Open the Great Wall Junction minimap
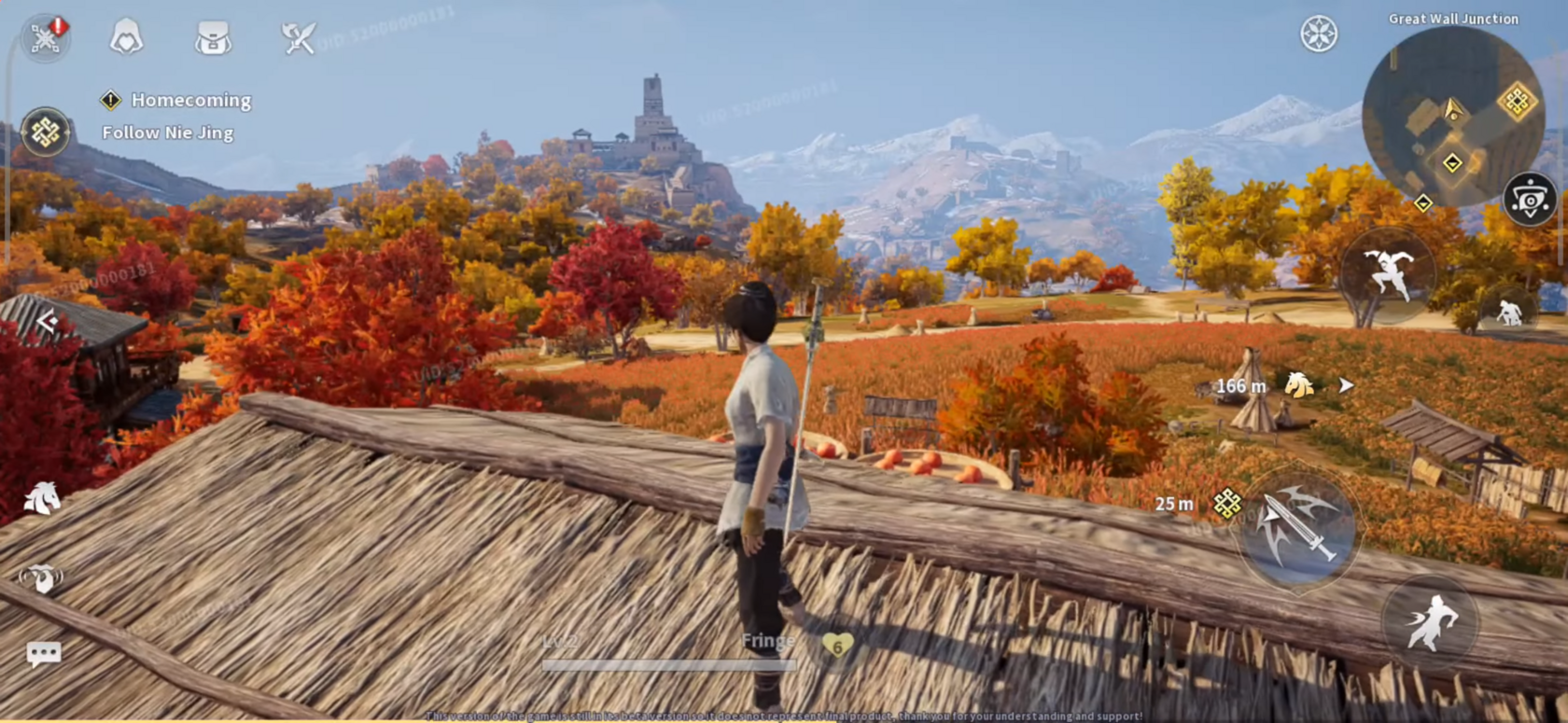The width and height of the screenshot is (1568, 723). [1451, 117]
